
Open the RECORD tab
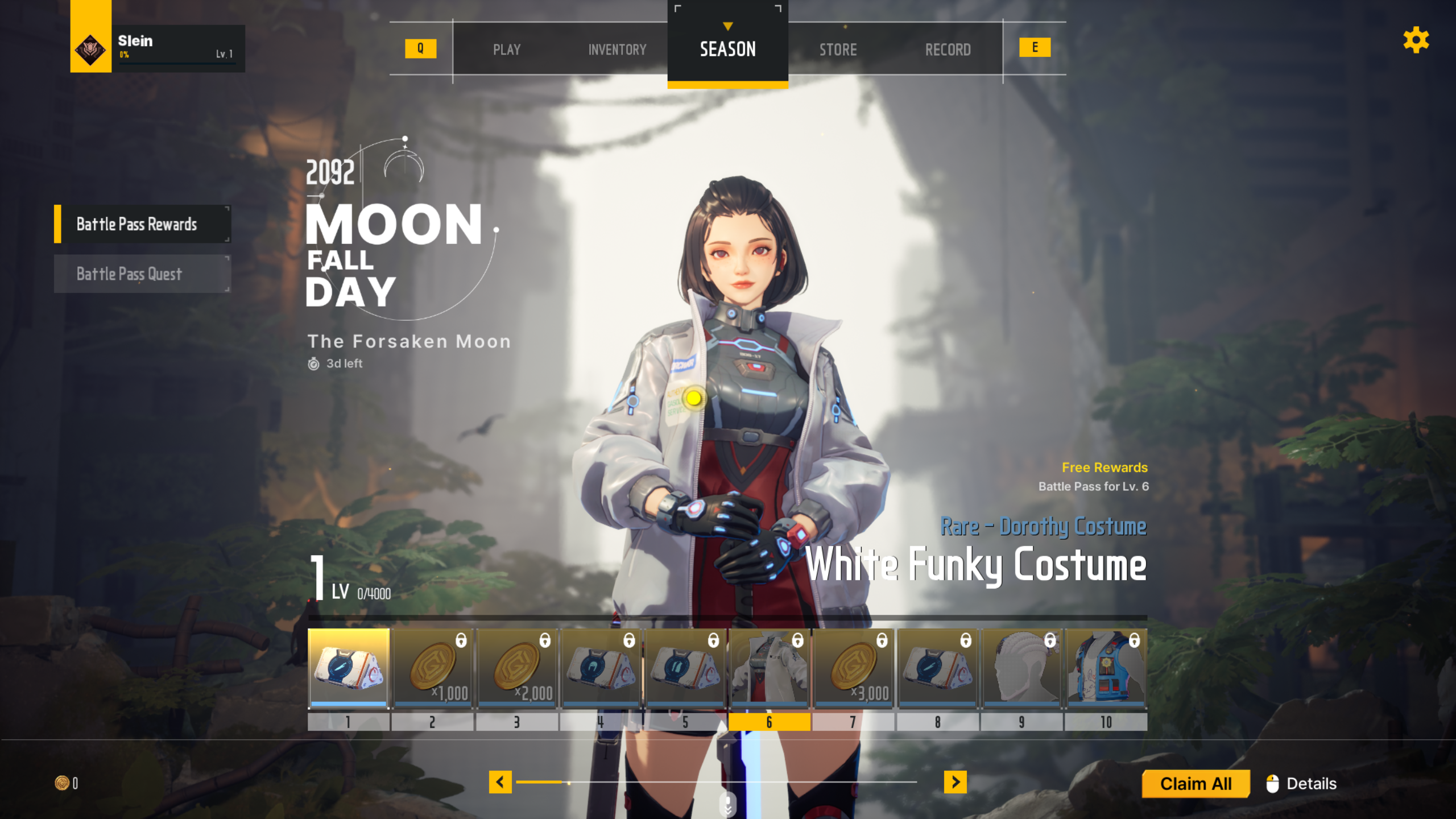pyautogui.click(x=948, y=49)
